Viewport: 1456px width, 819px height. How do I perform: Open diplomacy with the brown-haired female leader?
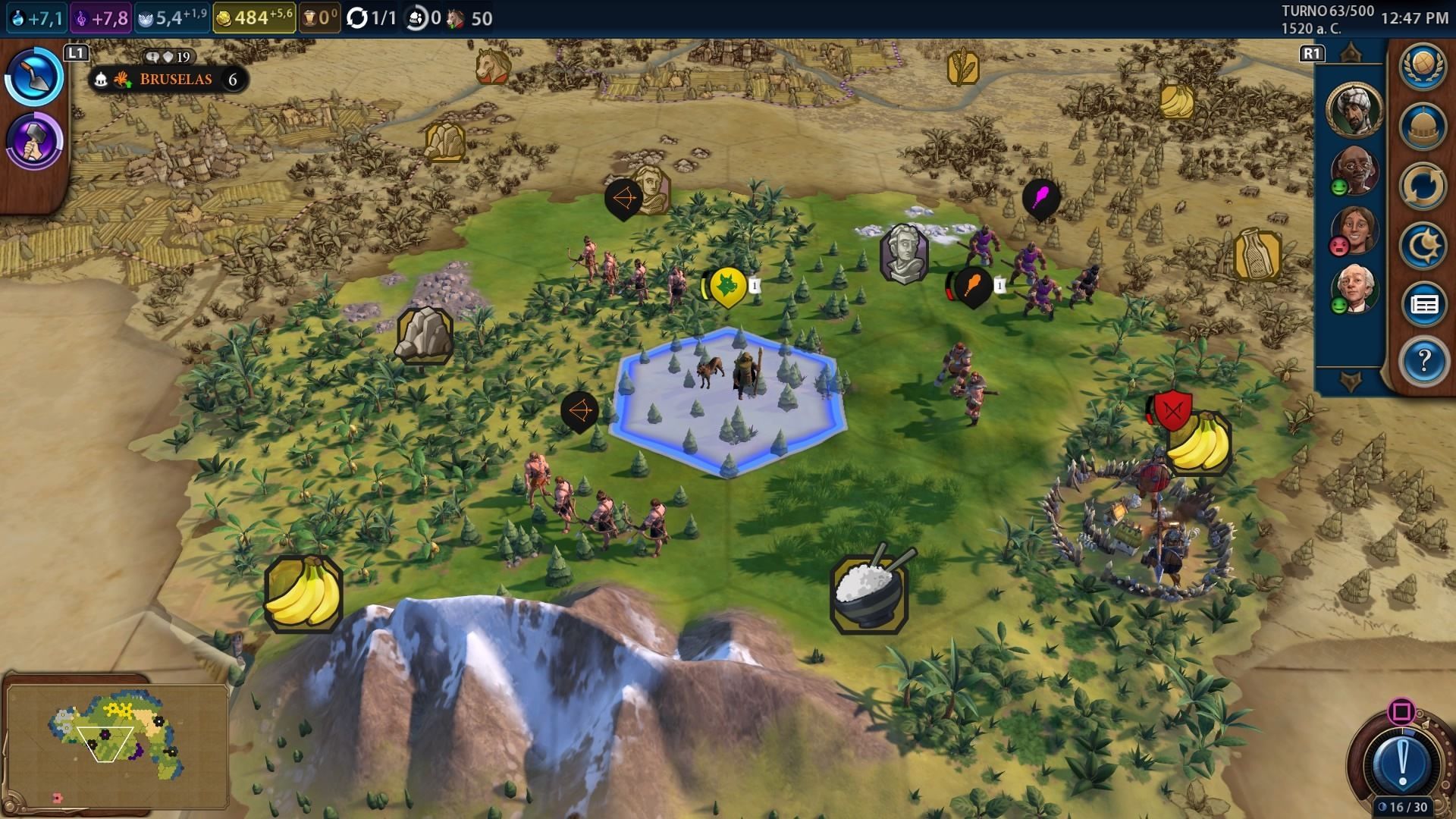point(1354,230)
